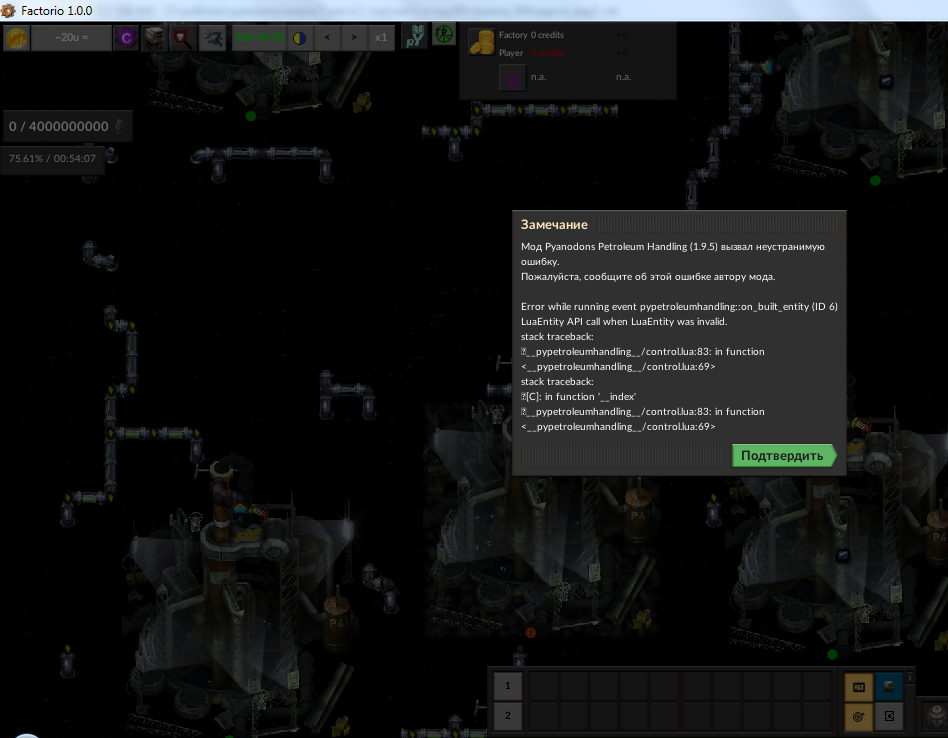This screenshot has width=948, height=738.
Task: Click the grey bottom-right shortcut button
Action: coord(888,716)
